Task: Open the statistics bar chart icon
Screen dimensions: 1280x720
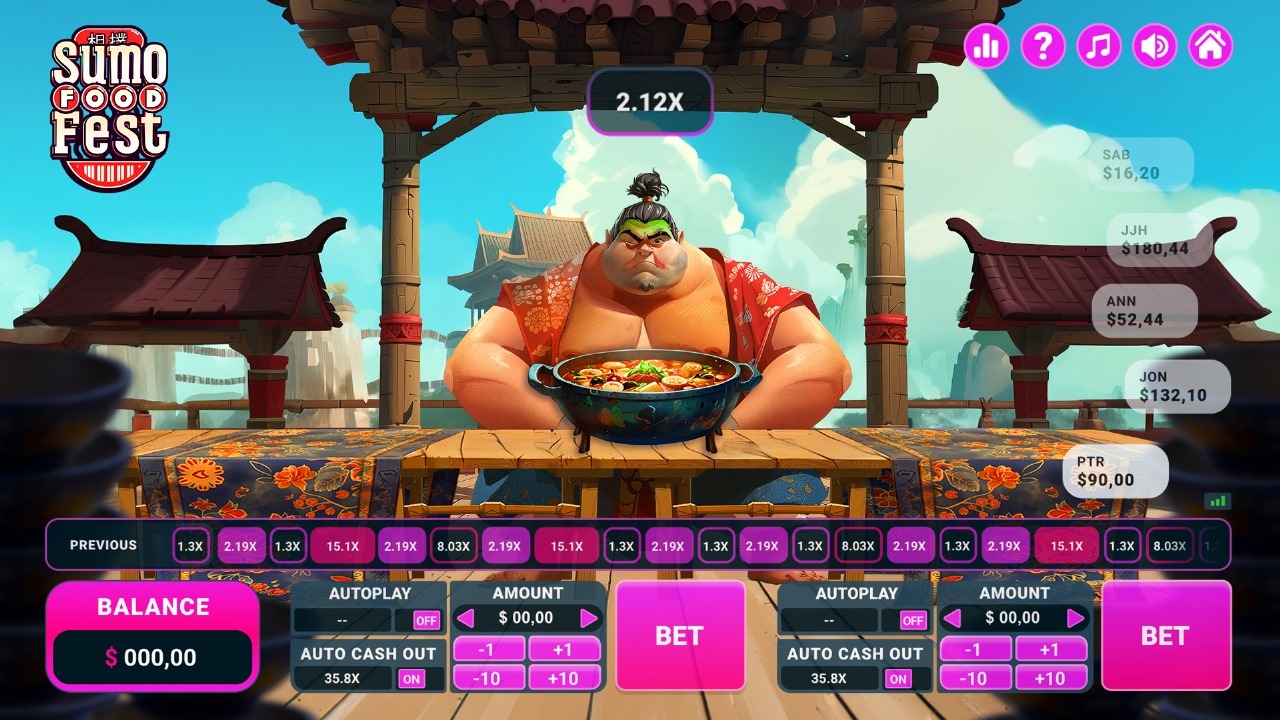Action: [986, 46]
